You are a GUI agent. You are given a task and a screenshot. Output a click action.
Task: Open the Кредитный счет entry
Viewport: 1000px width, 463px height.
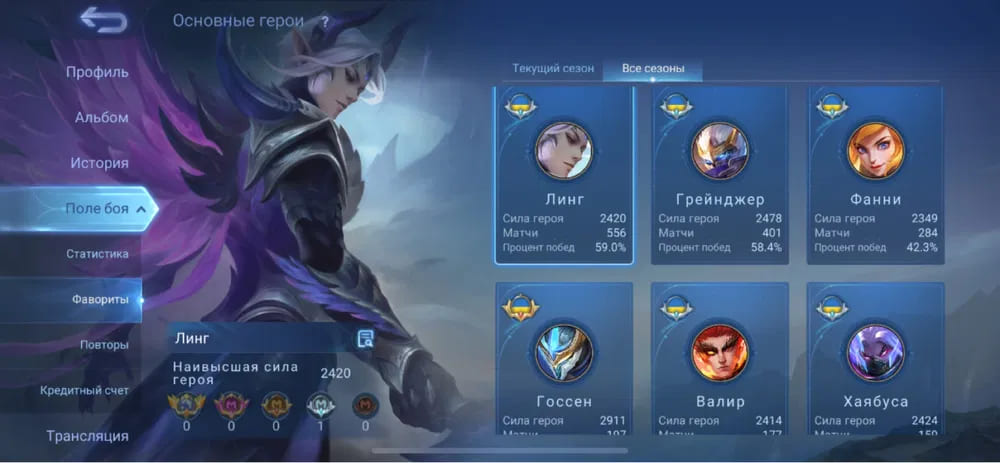click(x=84, y=390)
